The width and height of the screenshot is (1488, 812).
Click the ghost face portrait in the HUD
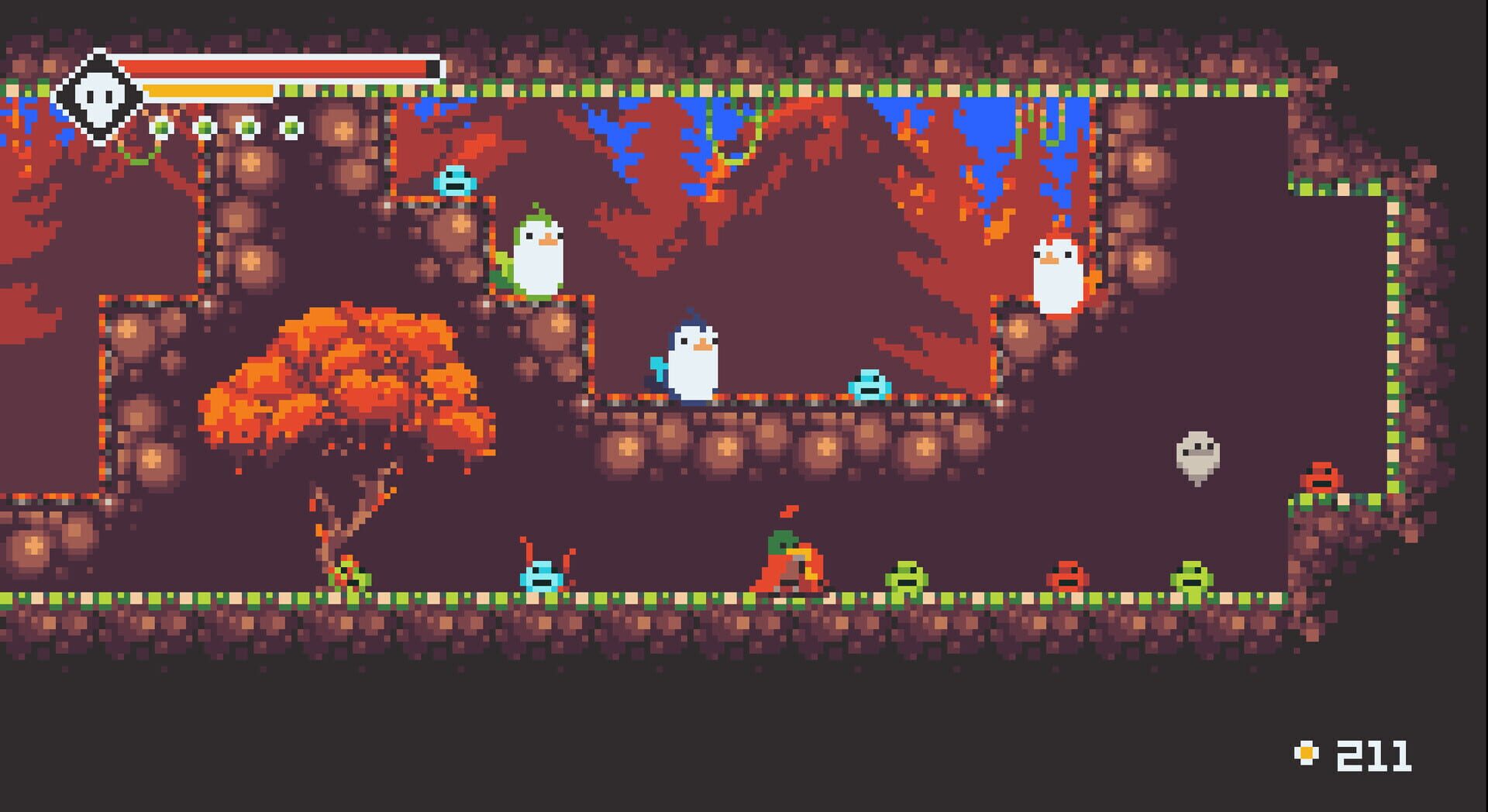[x=98, y=95]
